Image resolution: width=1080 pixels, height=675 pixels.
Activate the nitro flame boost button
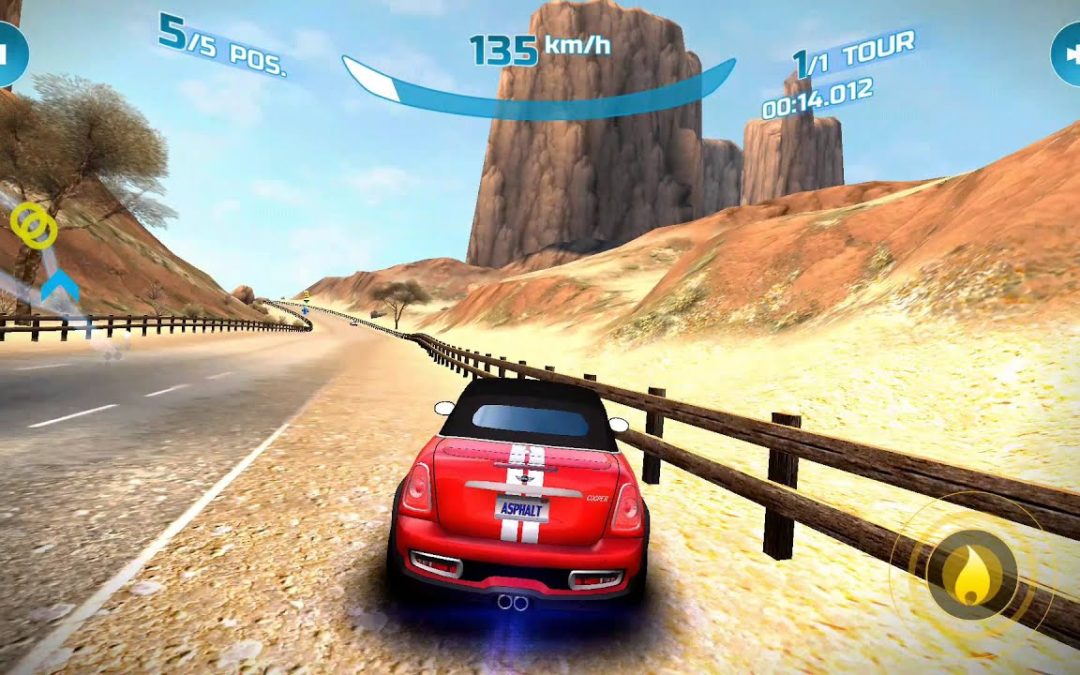[x=970, y=573]
